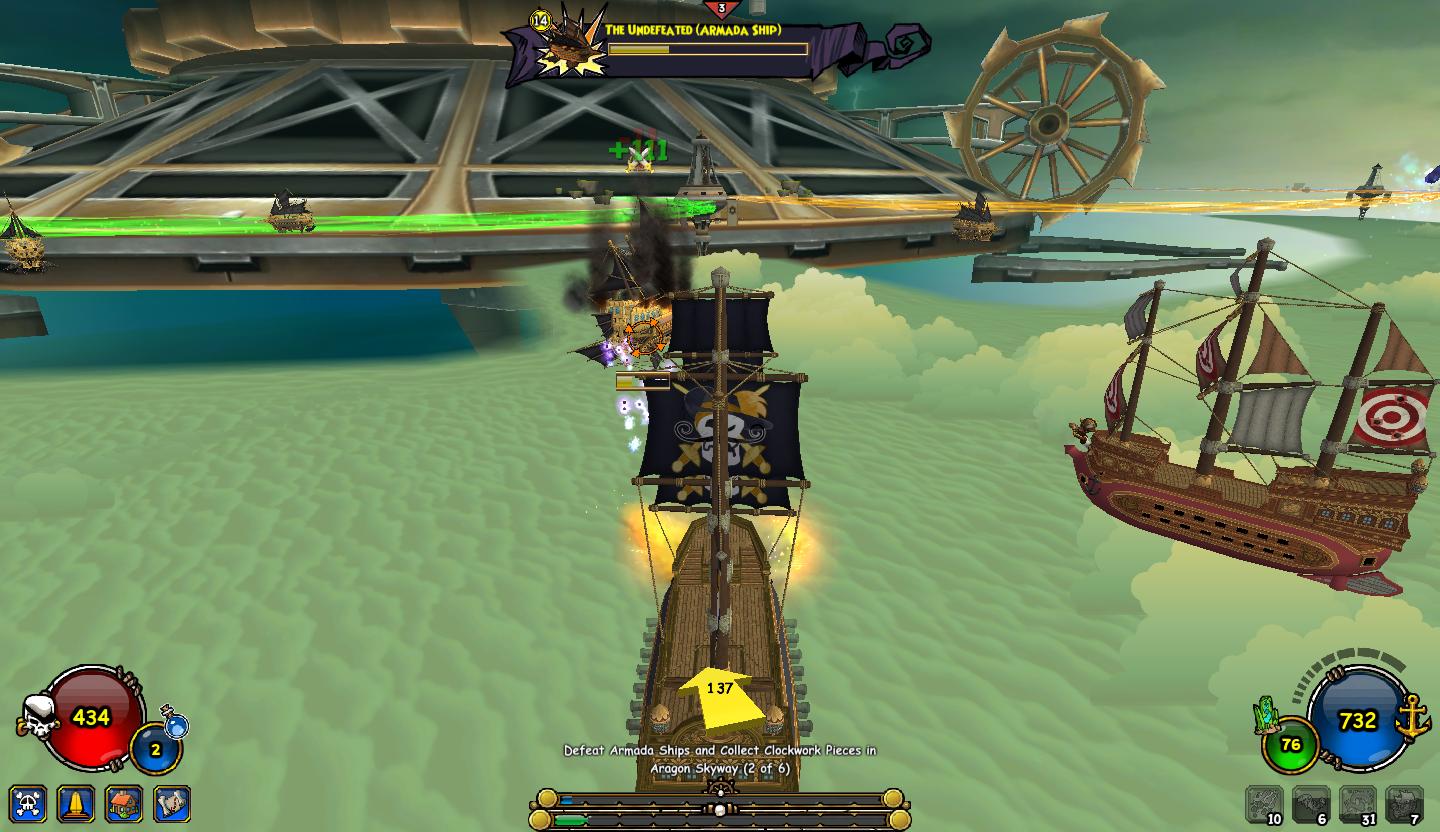This screenshot has width=1440, height=832.
Task: Click the golden anchor icon
Action: coord(1413,716)
